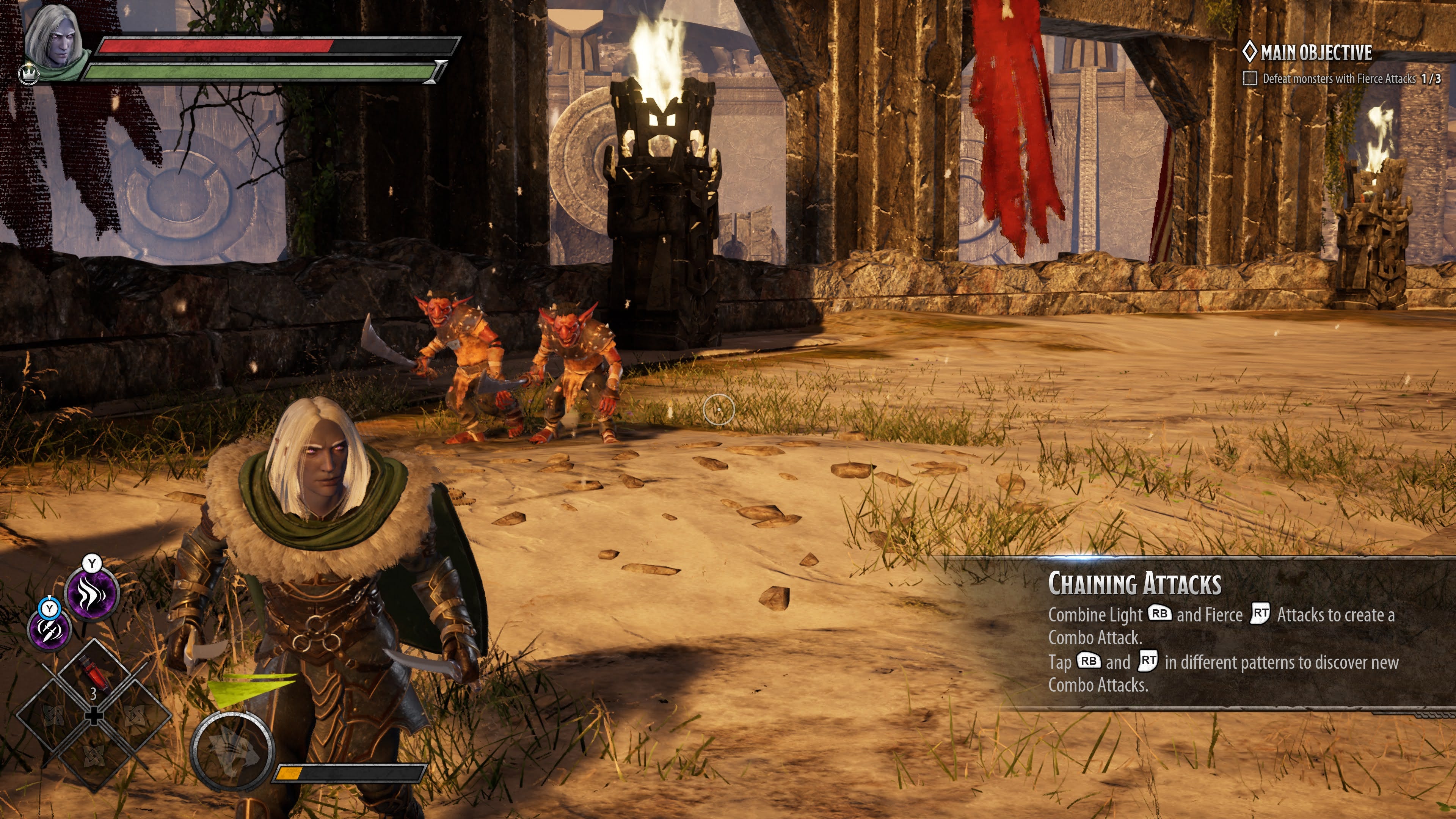Select the Chaining Attacks tutorial panel
The width and height of the screenshot is (1456, 819).
click(x=1221, y=632)
